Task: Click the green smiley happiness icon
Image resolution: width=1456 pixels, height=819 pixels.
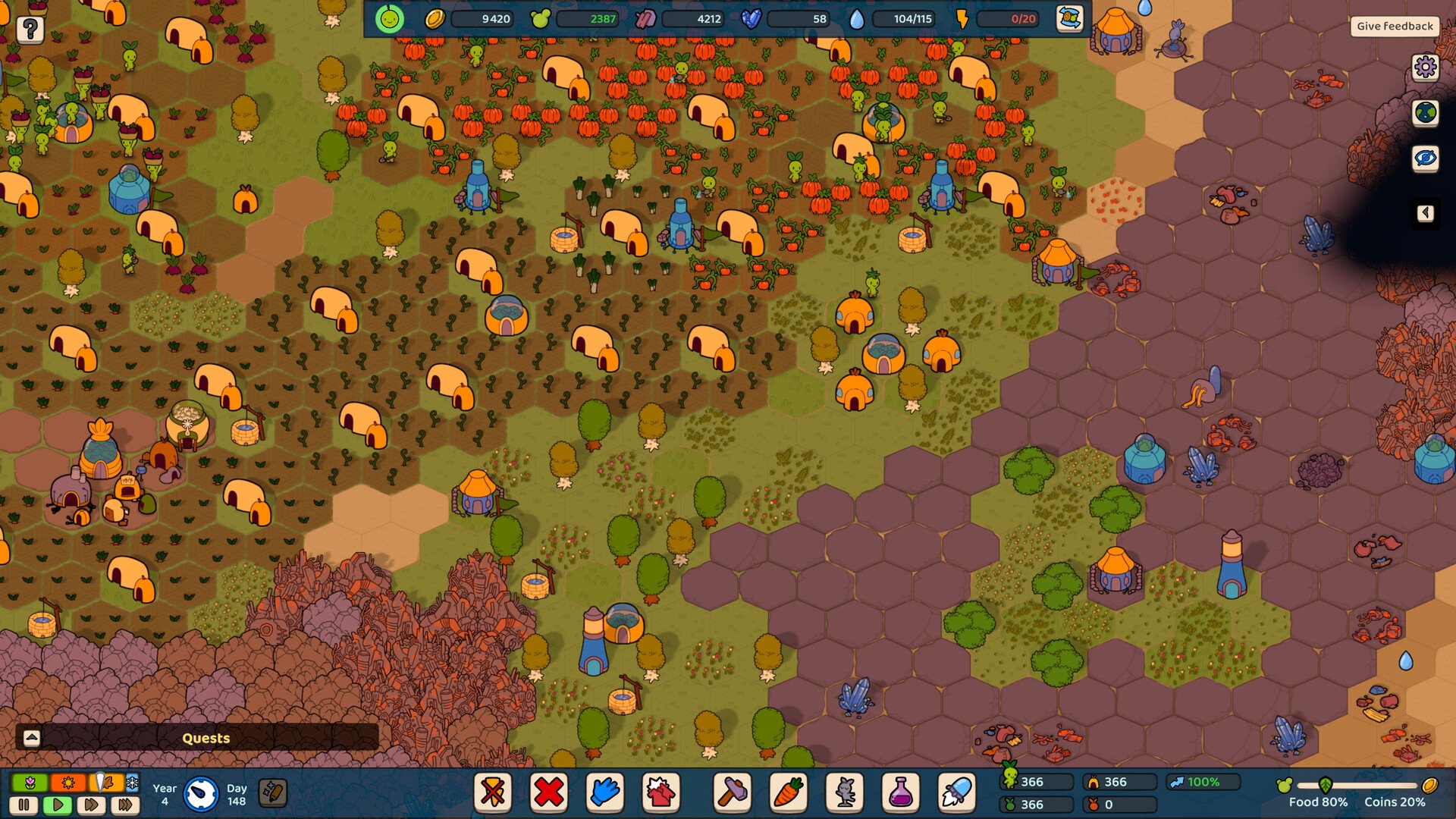Action: pyautogui.click(x=390, y=19)
